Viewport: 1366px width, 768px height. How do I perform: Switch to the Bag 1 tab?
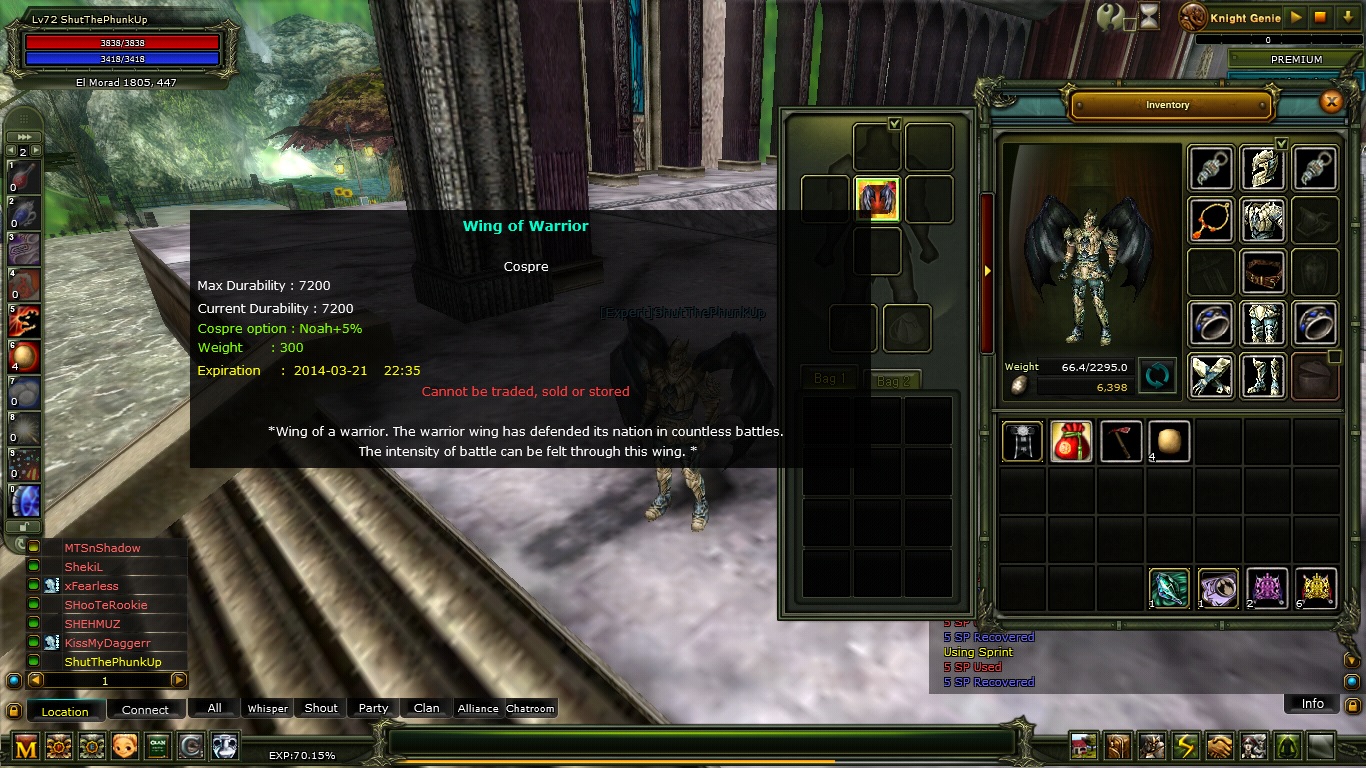830,379
